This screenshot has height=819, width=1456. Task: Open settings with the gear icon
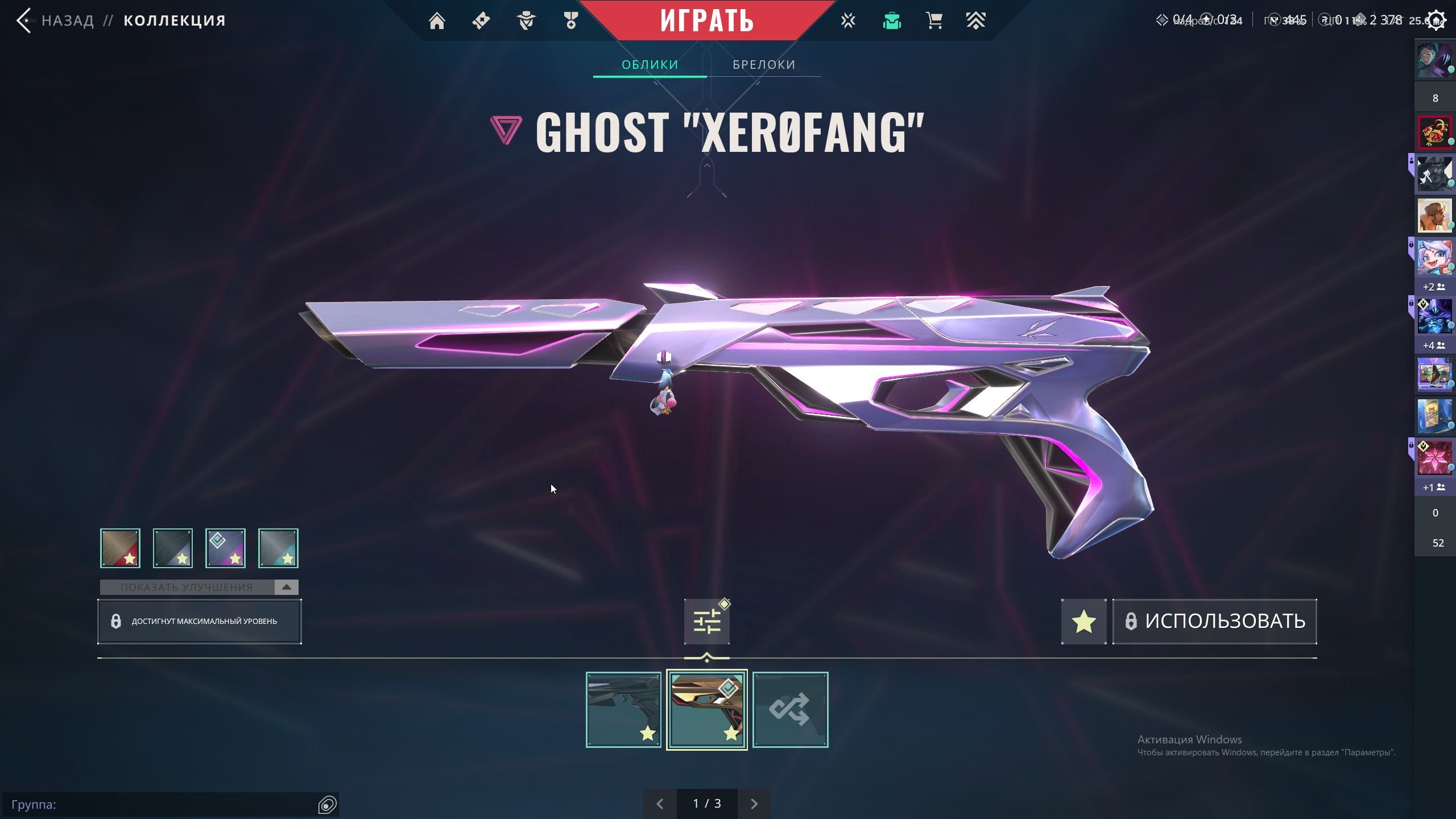click(1436, 21)
